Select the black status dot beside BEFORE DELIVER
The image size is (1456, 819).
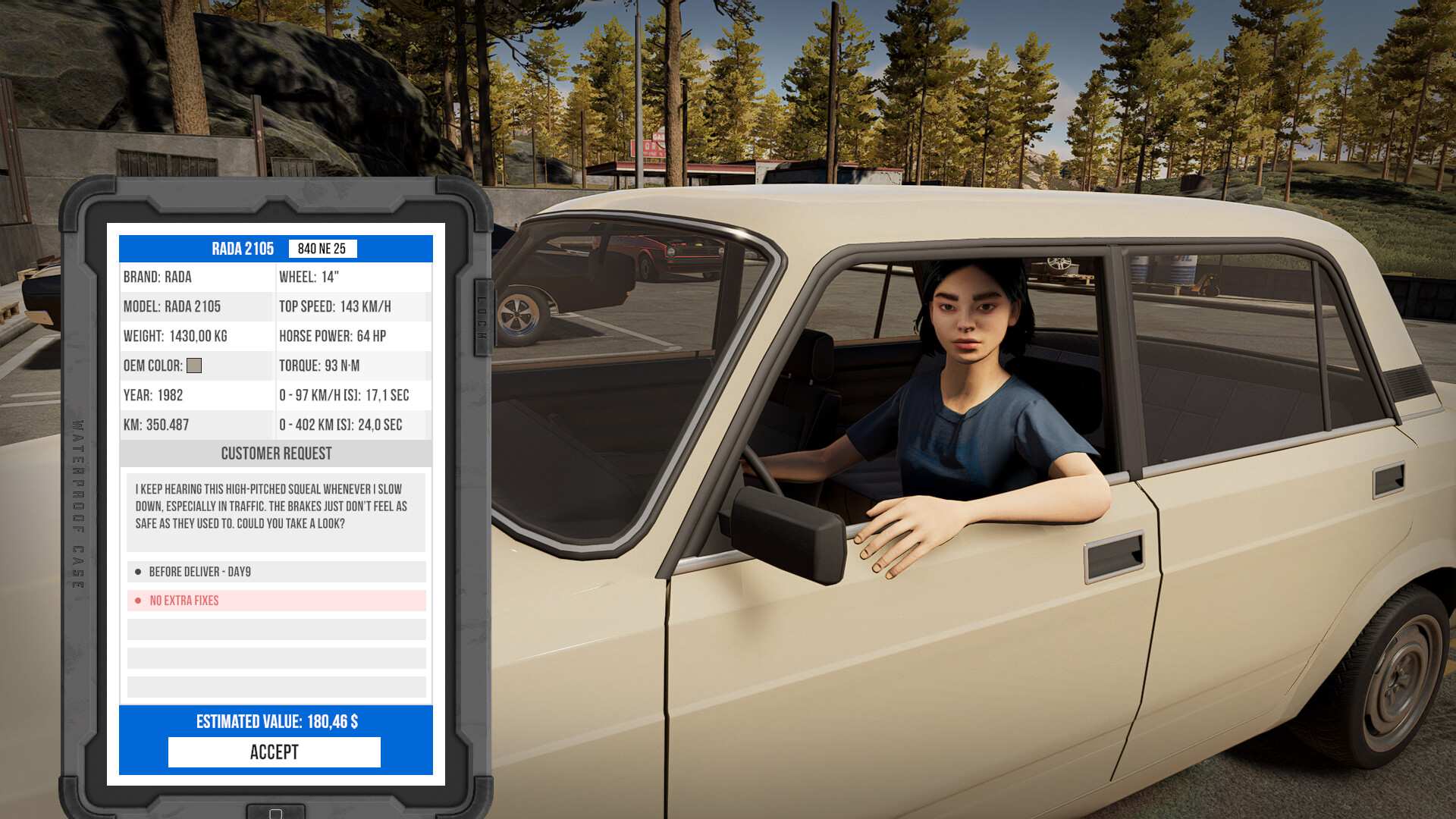click(x=139, y=572)
